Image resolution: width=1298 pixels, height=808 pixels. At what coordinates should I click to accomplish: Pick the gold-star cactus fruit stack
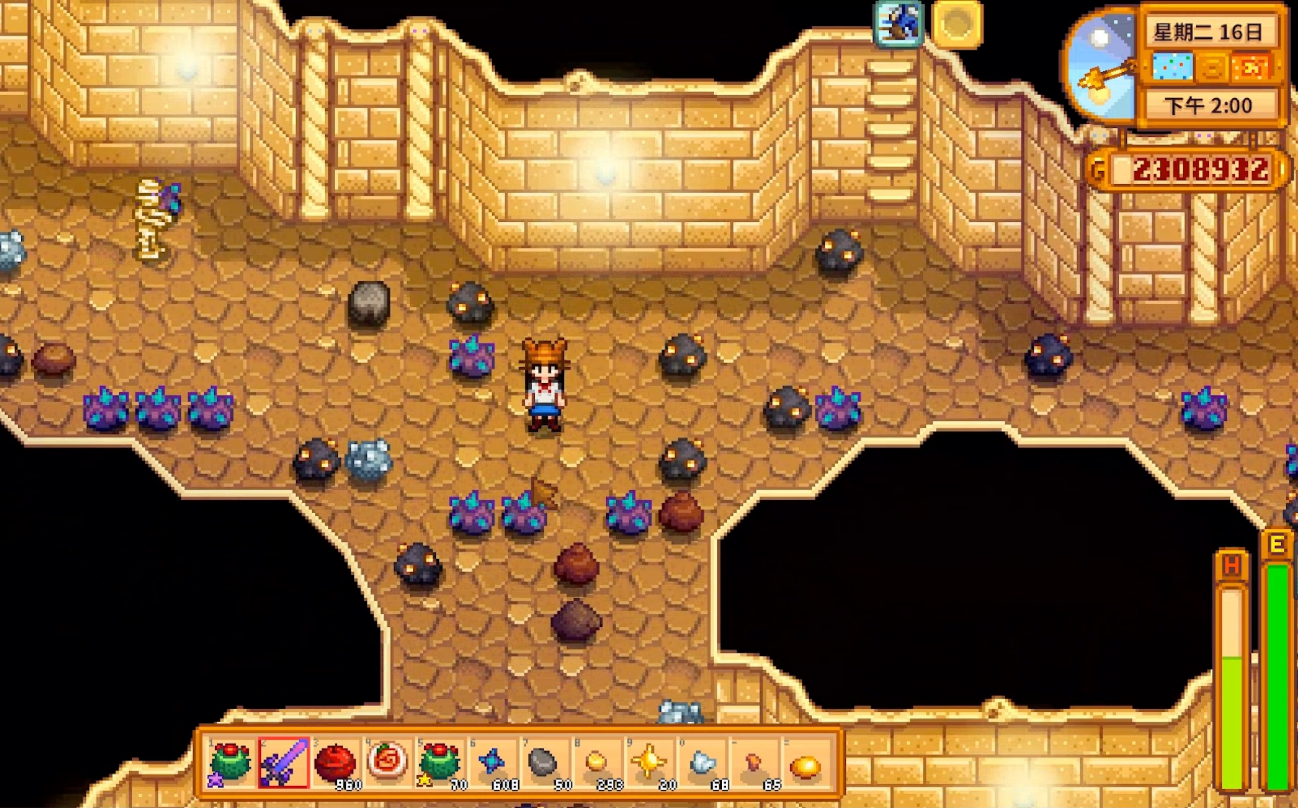(x=439, y=765)
